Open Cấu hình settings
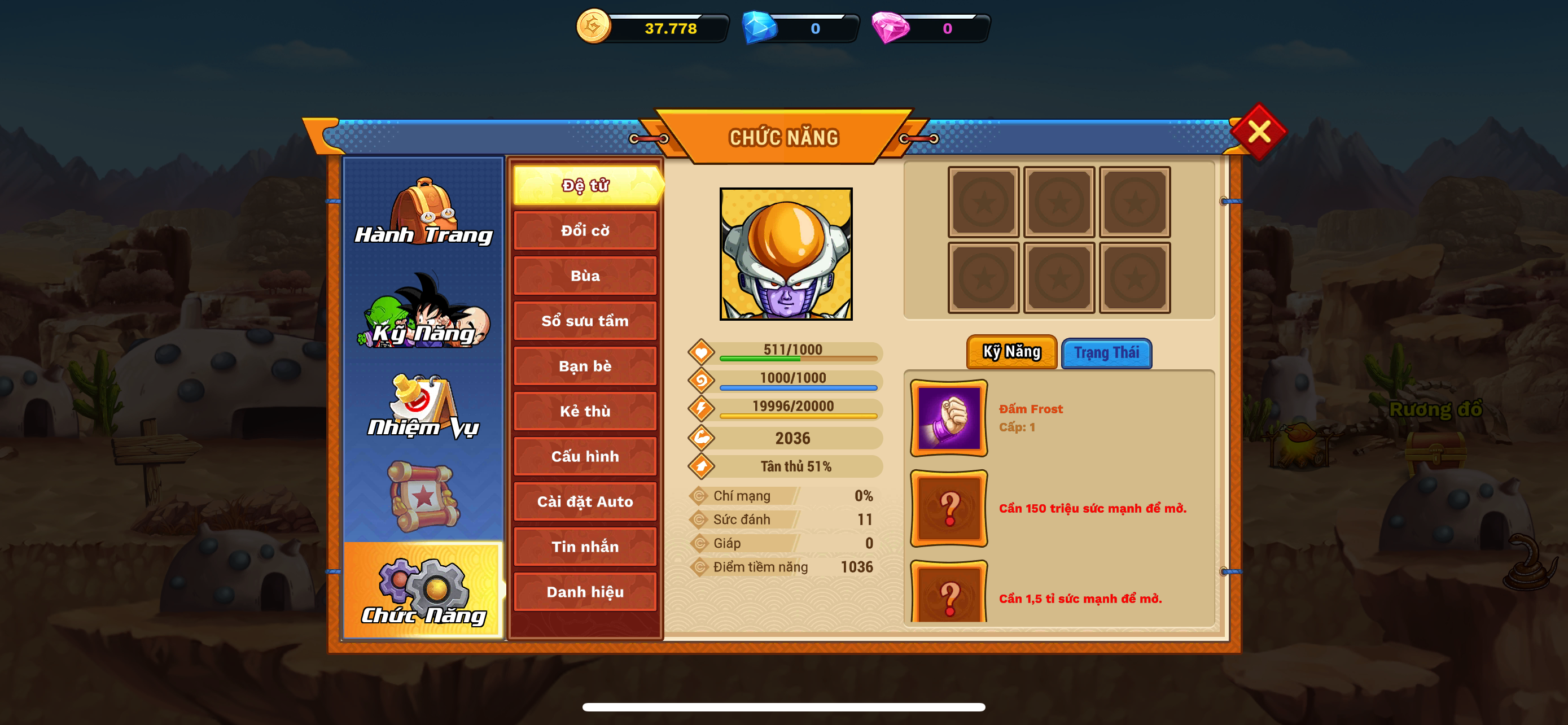The image size is (1568, 725). point(585,457)
